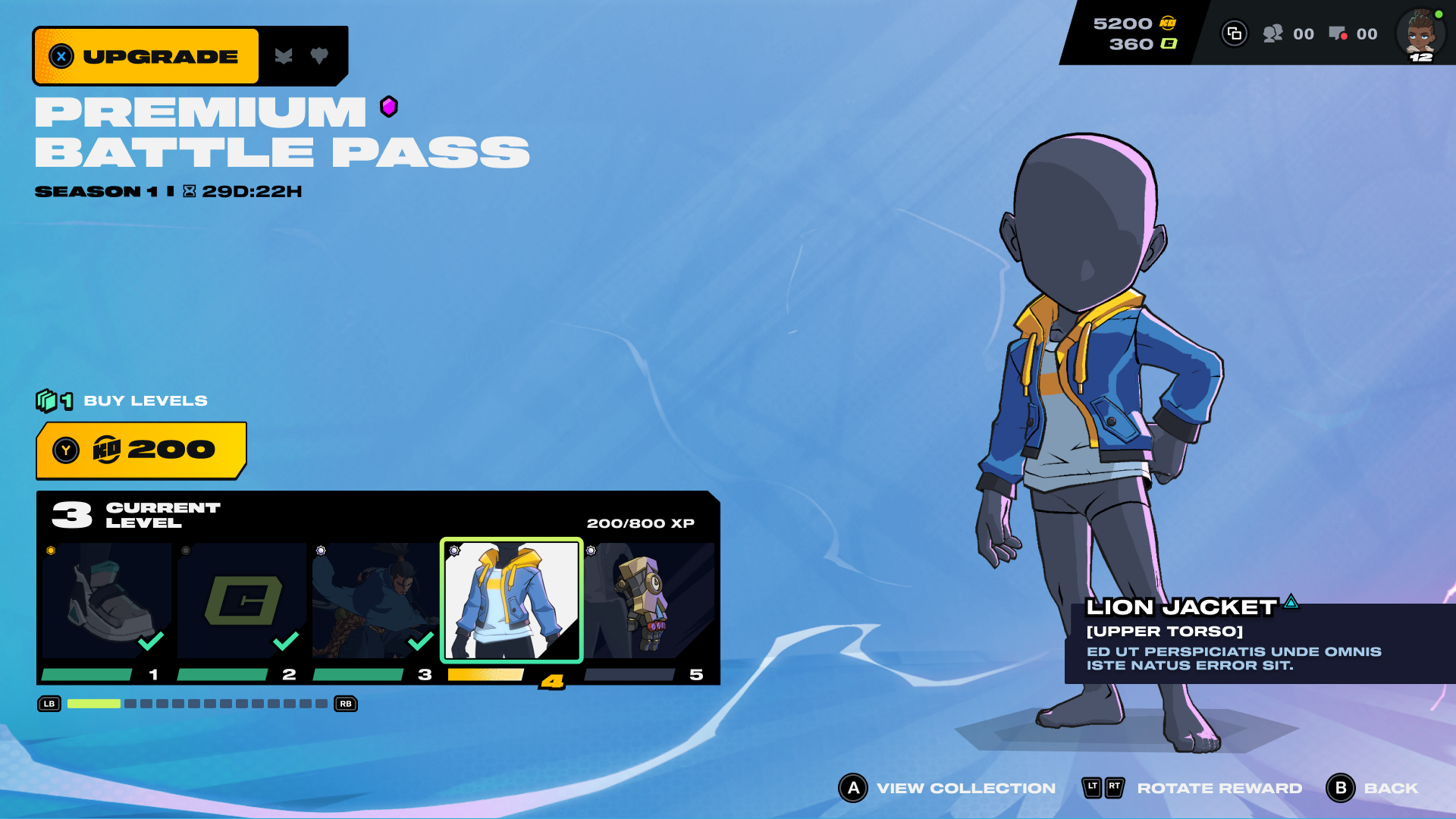Screen dimensions: 1456x819
Task: Buy a level for 200 coins
Action: tap(142, 450)
